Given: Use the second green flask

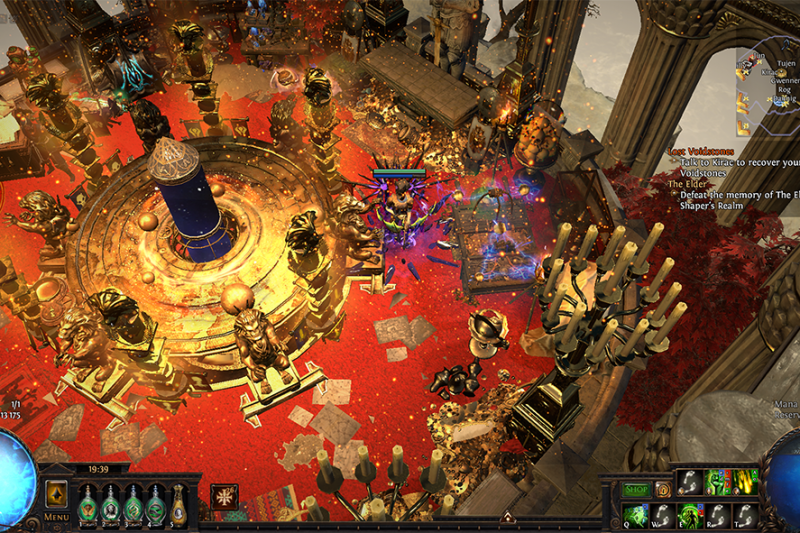Looking at the screenshot, I should point(111,504).
